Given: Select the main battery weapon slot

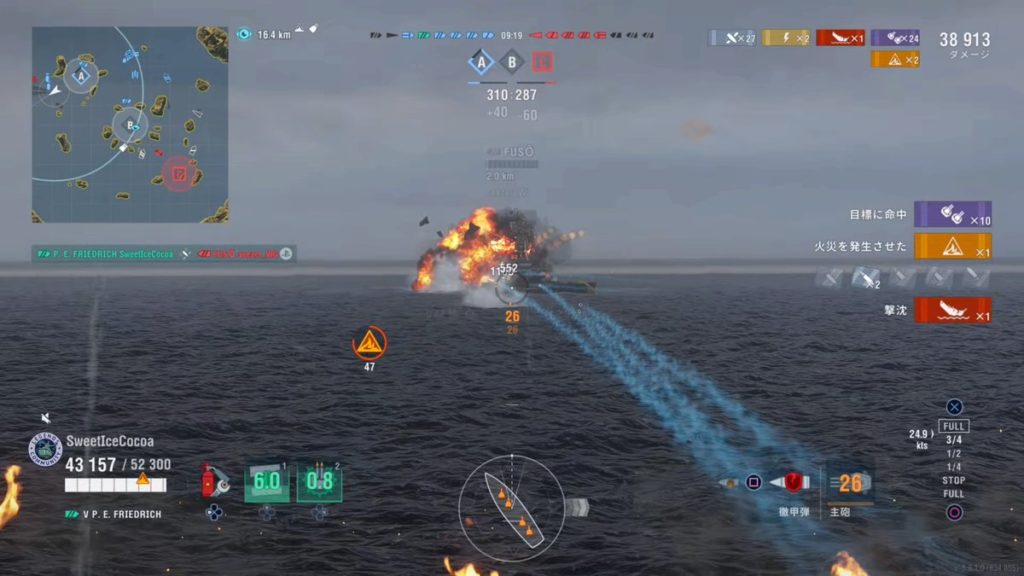Looking at the screenshot, I should click(848, 484).
